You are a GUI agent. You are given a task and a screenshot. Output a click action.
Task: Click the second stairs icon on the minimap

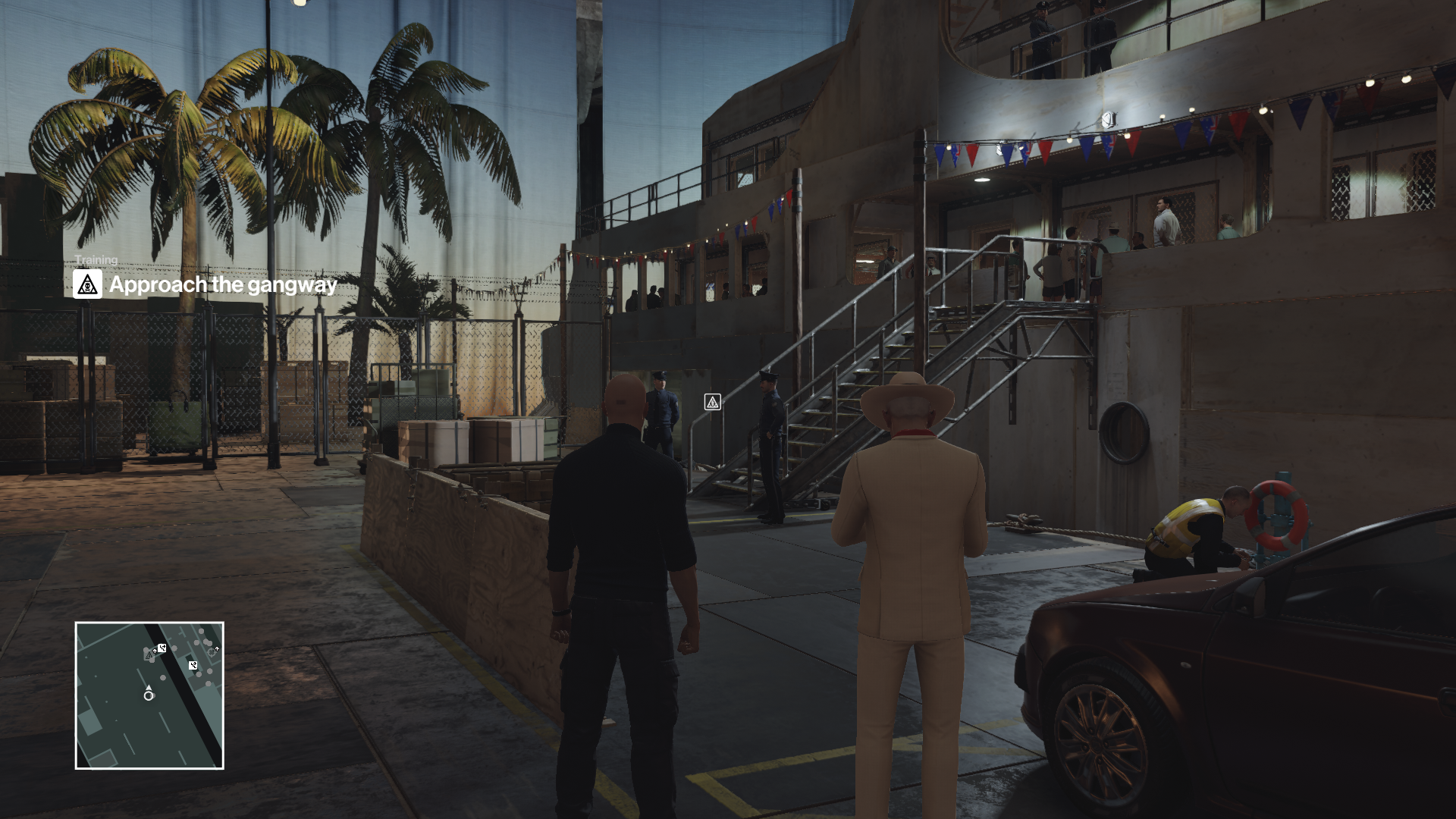pyautogui.click(x=193, y=664)
